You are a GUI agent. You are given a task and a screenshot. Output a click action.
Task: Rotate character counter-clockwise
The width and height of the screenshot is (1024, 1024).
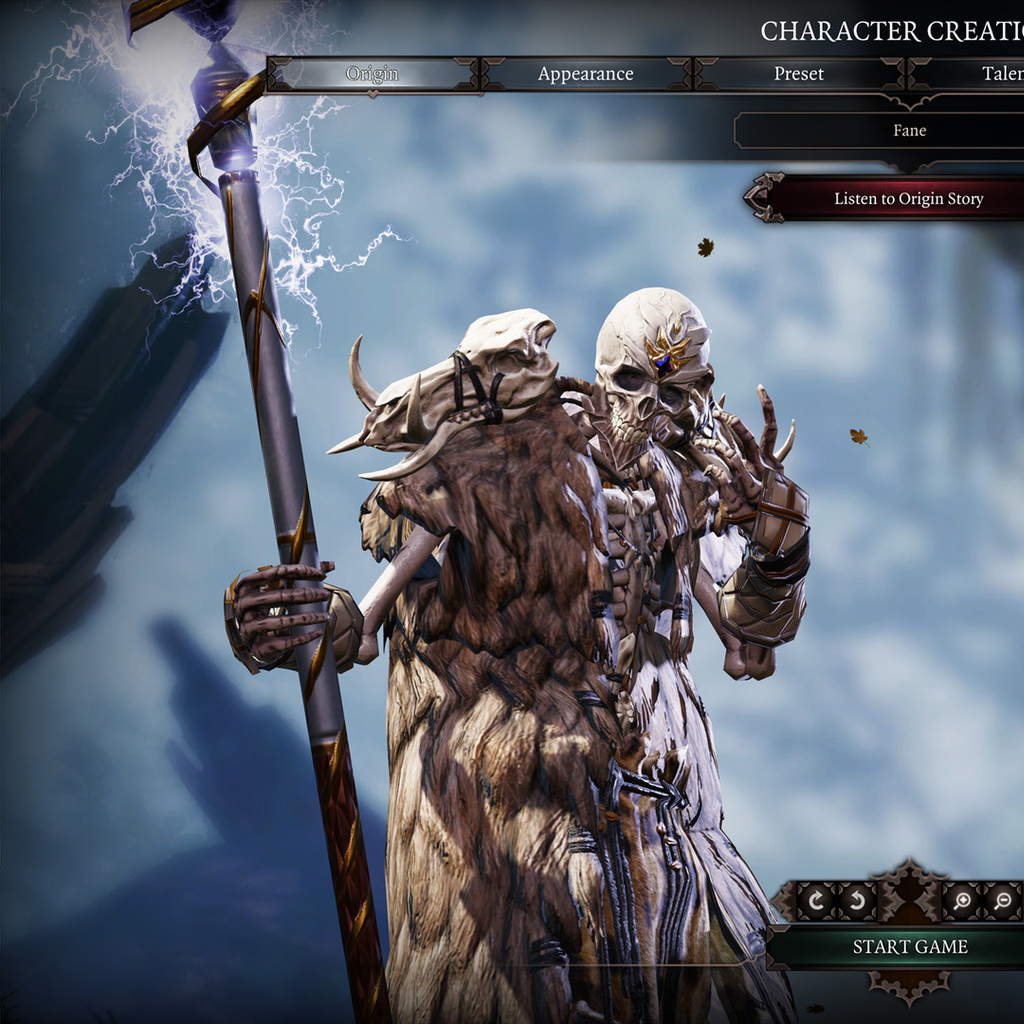click(x=857, y=901)
